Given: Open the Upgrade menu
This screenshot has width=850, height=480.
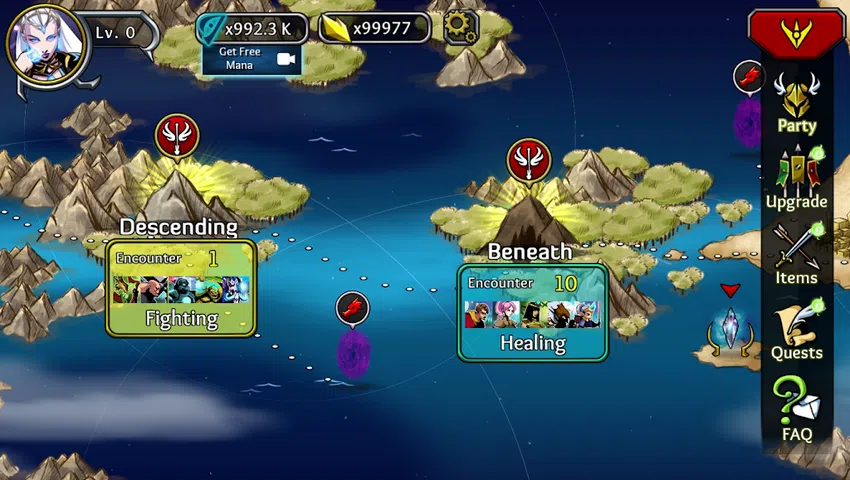Looking at the screenshot, I should point(797,180).
